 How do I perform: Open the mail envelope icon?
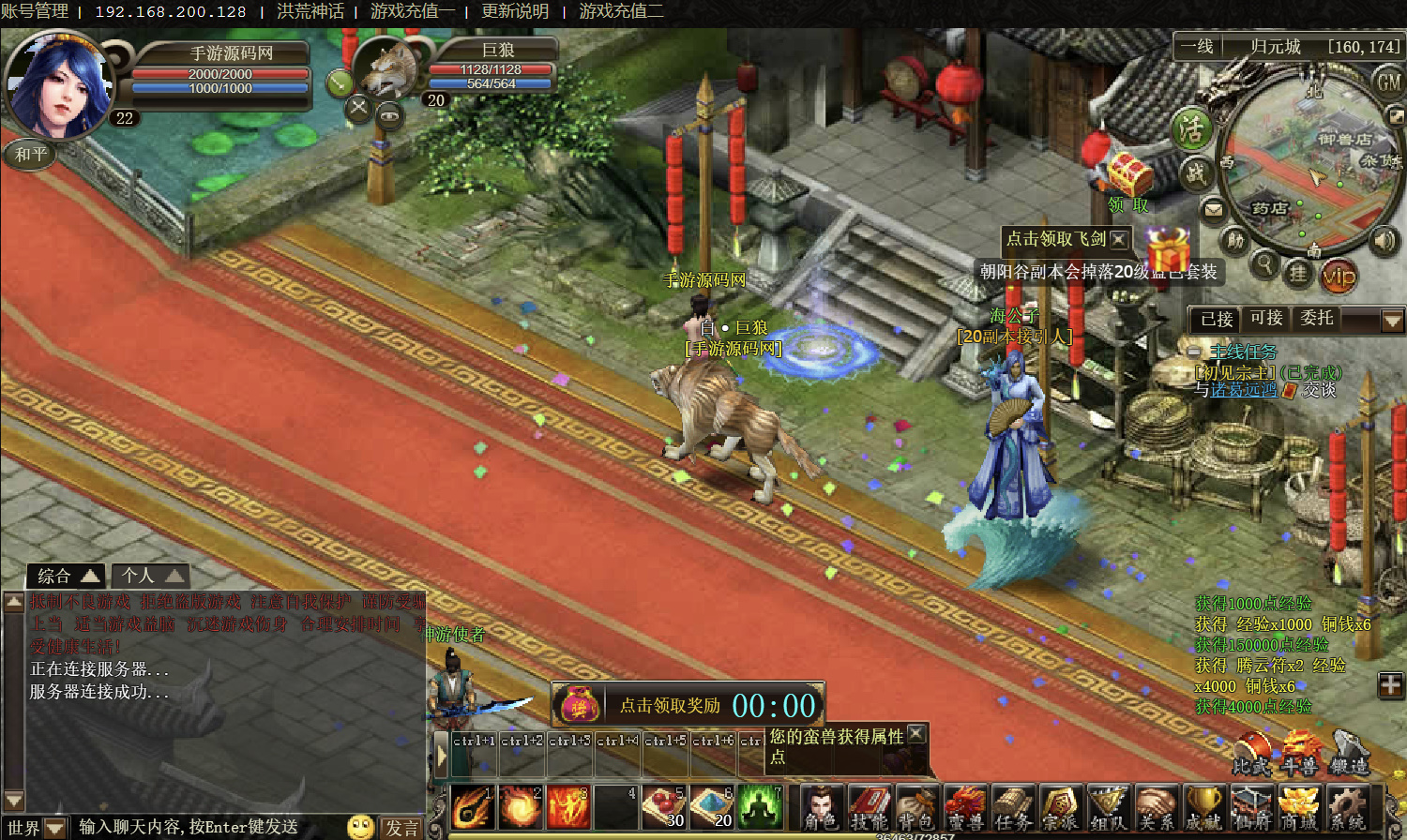click(1214, 209)
